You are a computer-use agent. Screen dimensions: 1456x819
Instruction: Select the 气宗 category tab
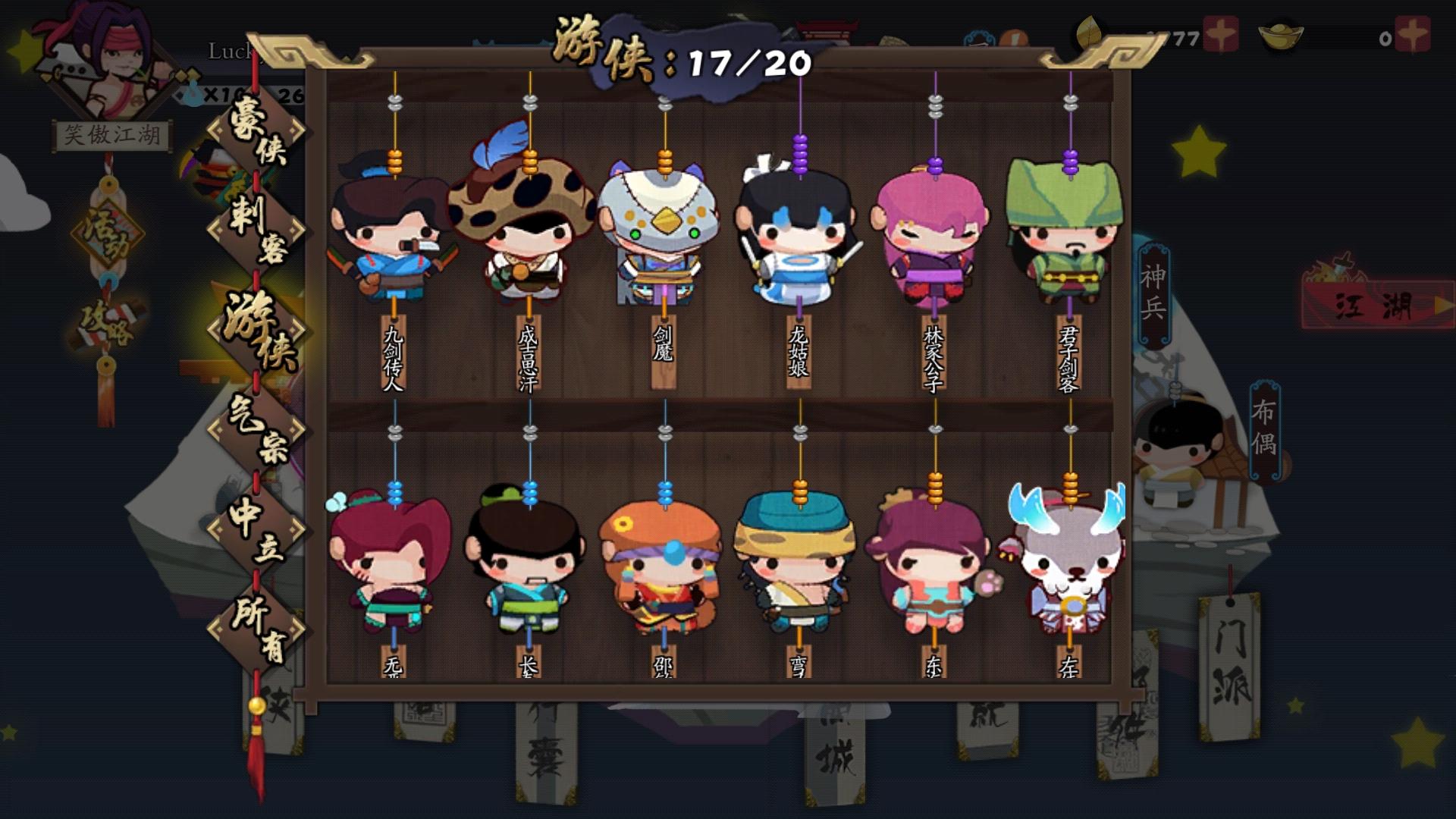pos(257,425)
